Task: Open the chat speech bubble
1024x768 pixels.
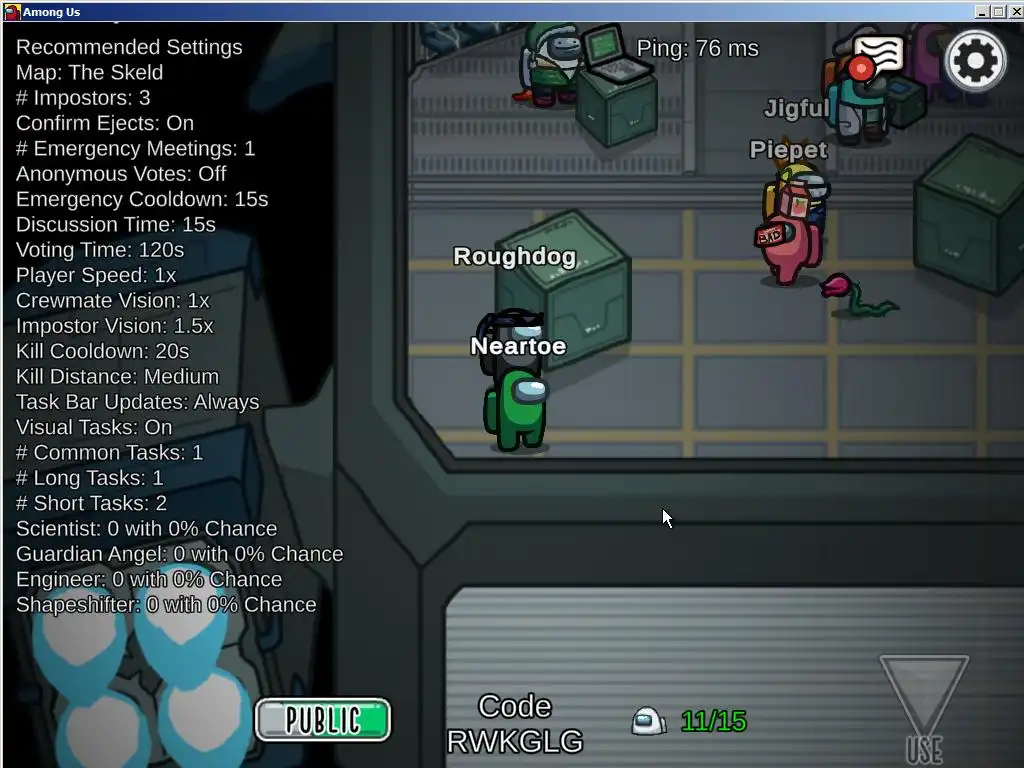Action: click(x=877, y=57)
